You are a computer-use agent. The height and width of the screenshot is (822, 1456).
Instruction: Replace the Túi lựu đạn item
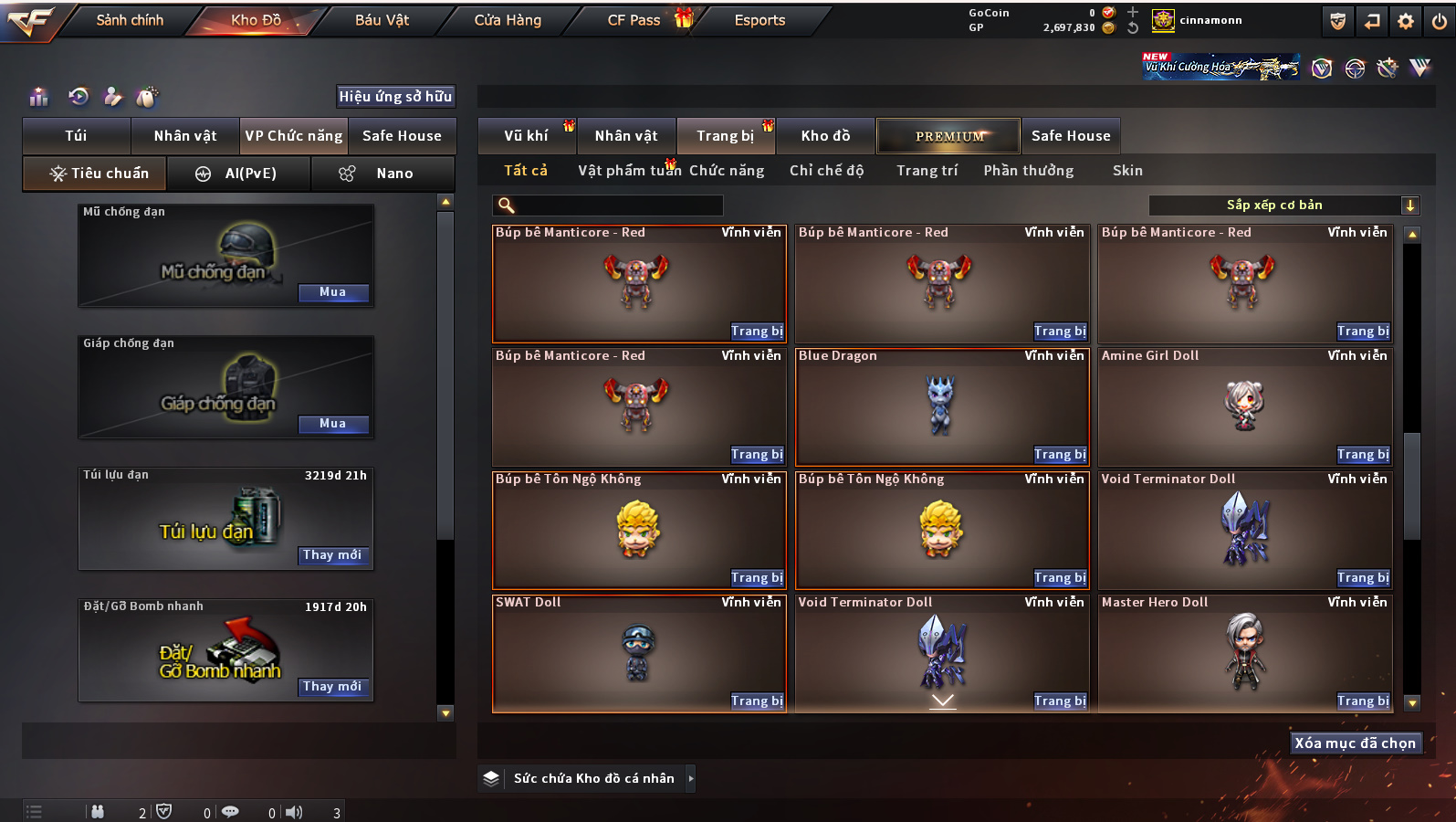[332, 555]
